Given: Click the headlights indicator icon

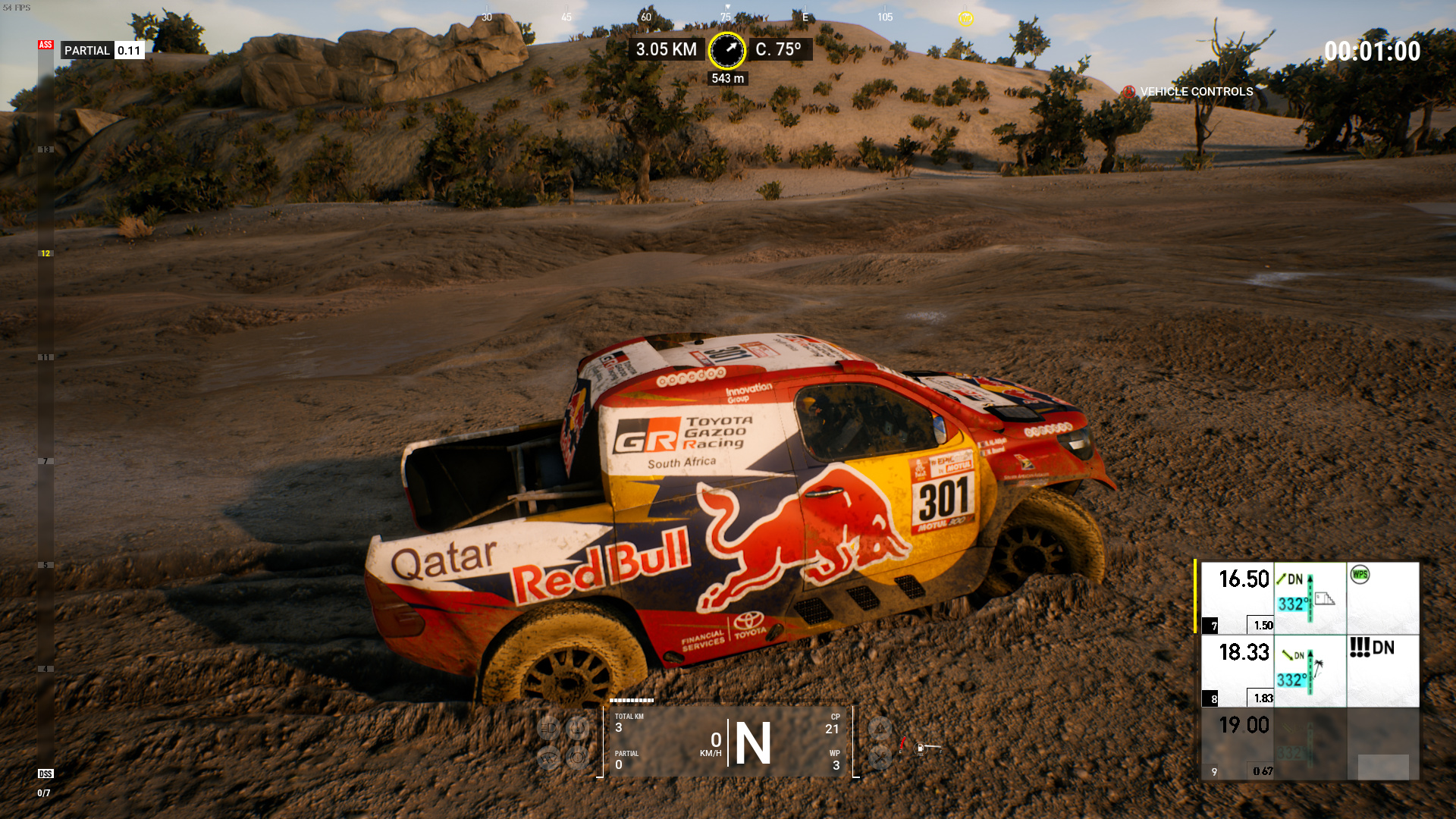Looking at the screenshot, I should click(x=548, y=729).
